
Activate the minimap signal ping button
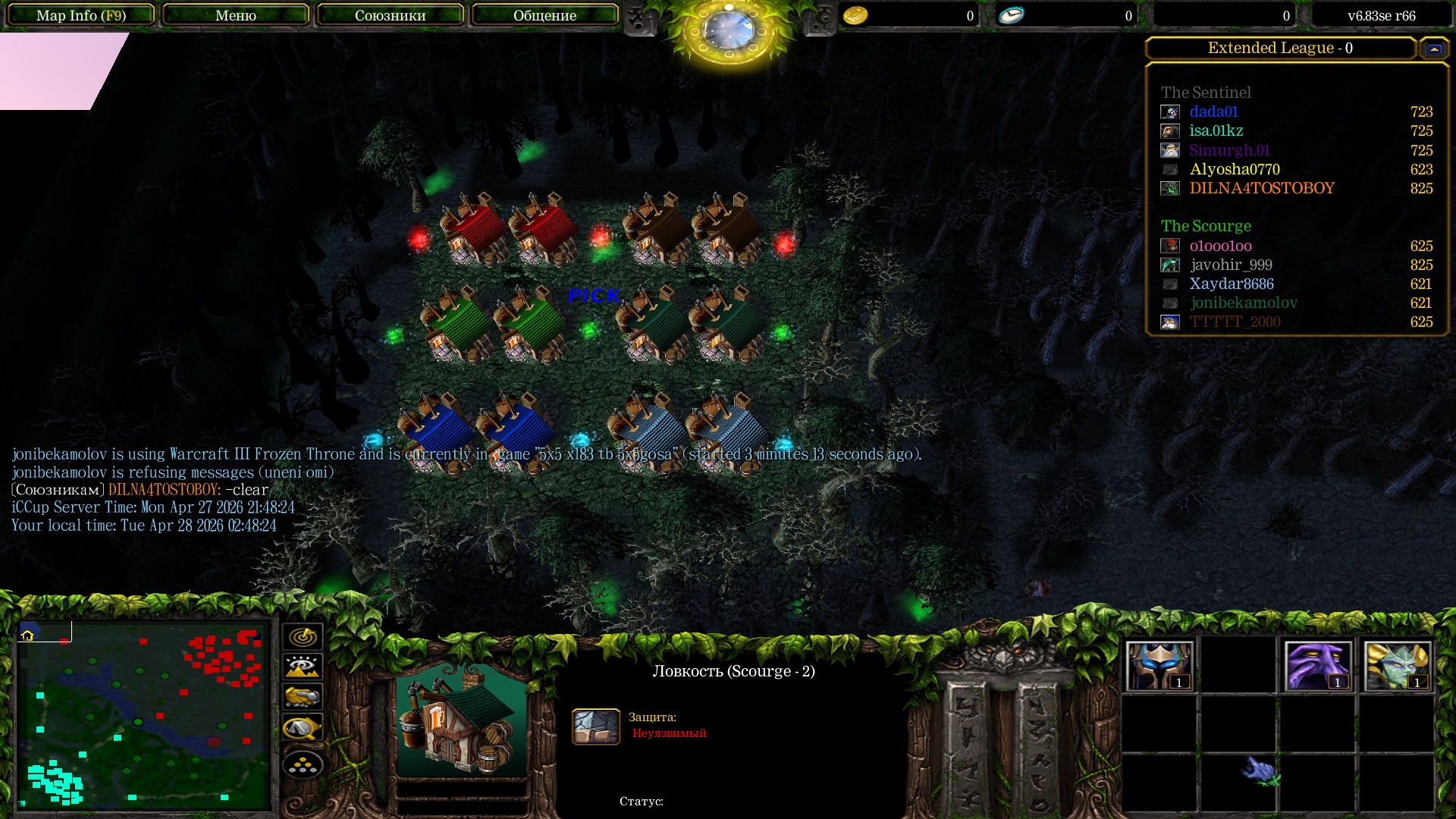[x=303, y=636]
